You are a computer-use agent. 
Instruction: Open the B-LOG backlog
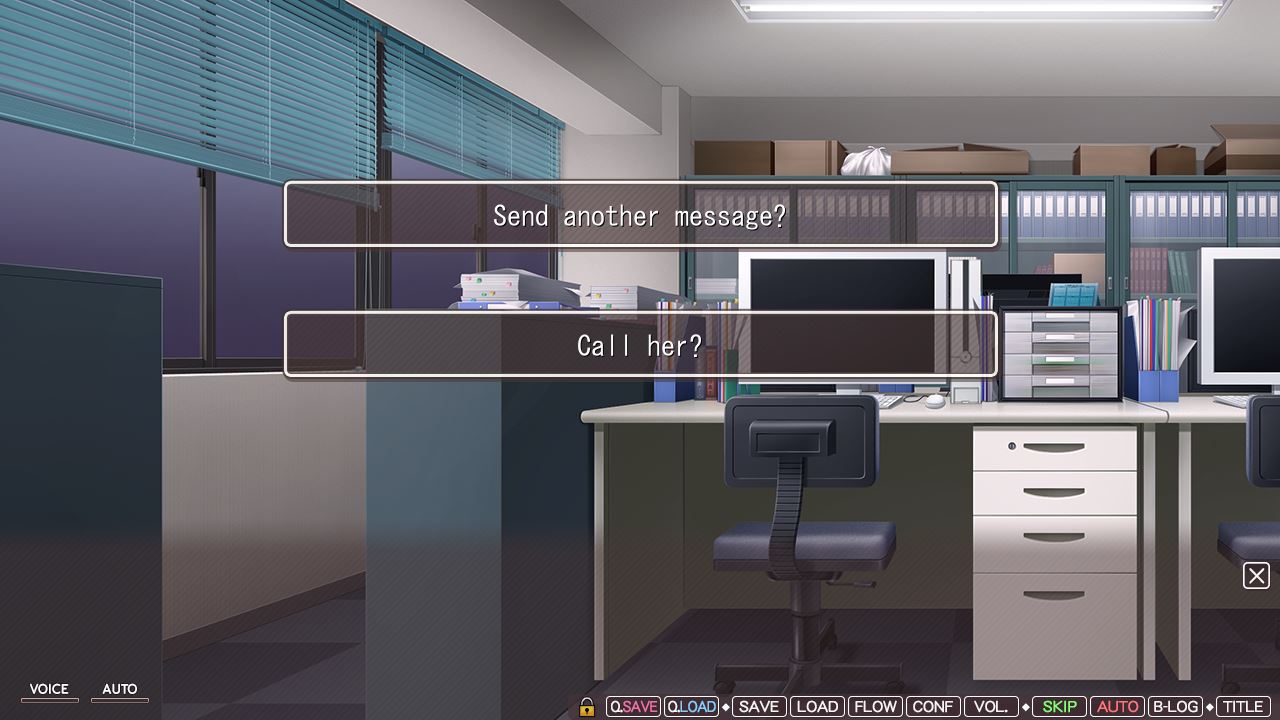tap(1176, 706)
